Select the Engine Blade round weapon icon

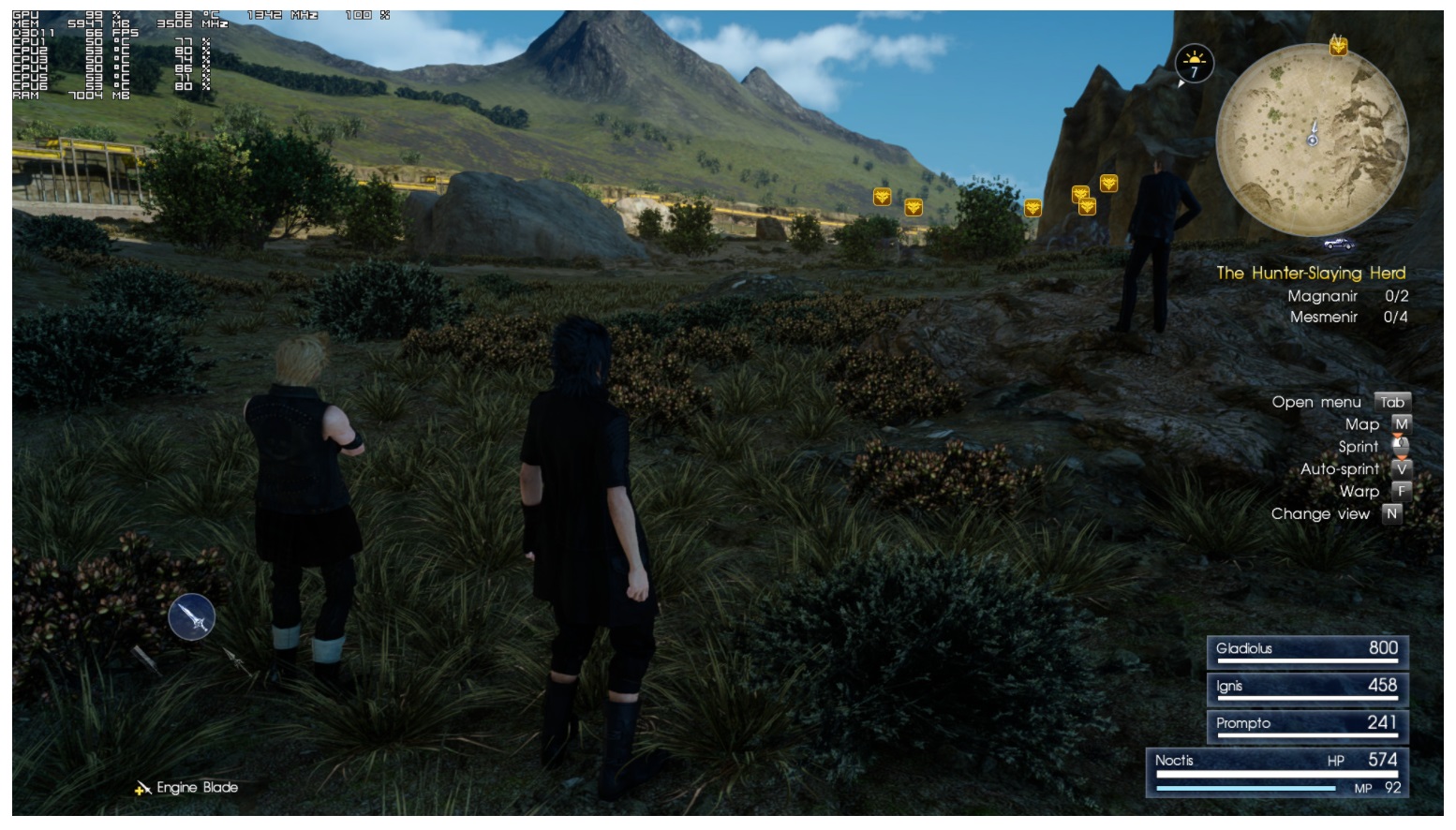point(192,617)
